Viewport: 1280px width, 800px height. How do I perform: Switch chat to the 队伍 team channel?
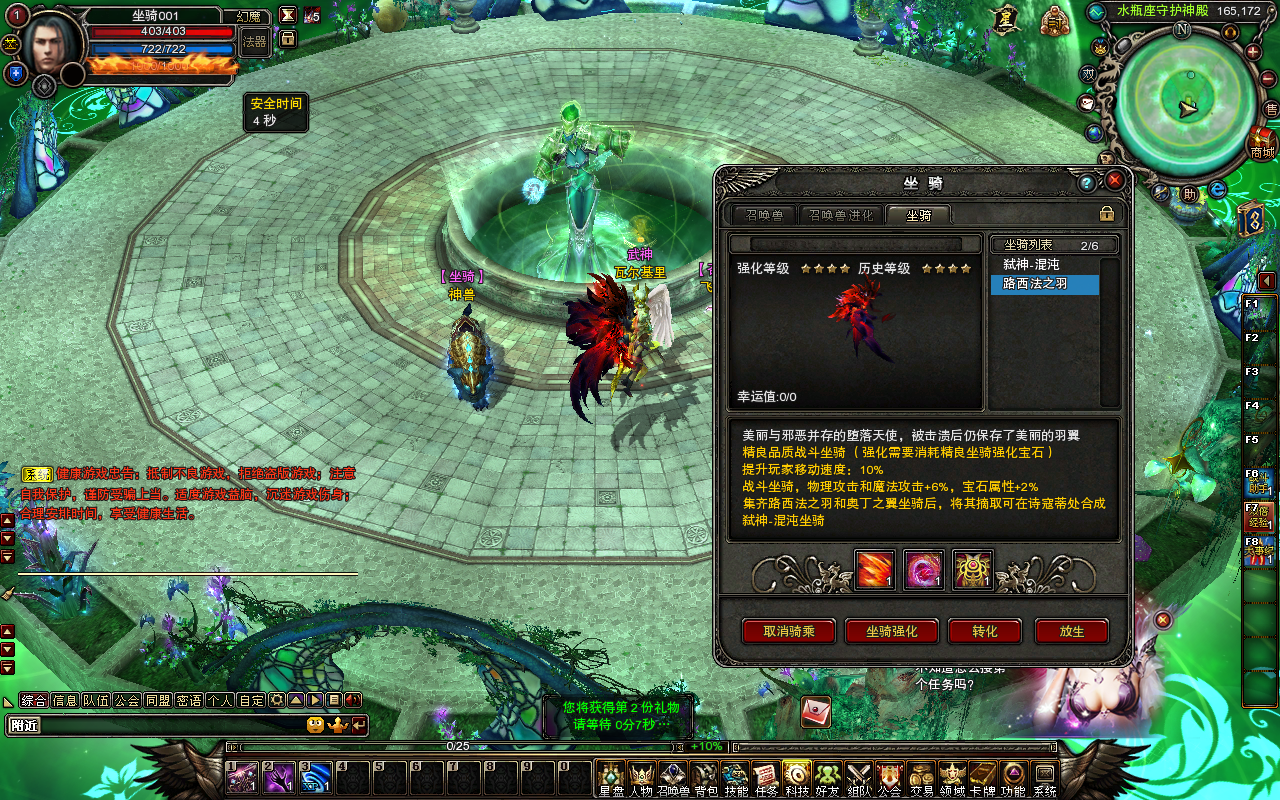point(96,700)
